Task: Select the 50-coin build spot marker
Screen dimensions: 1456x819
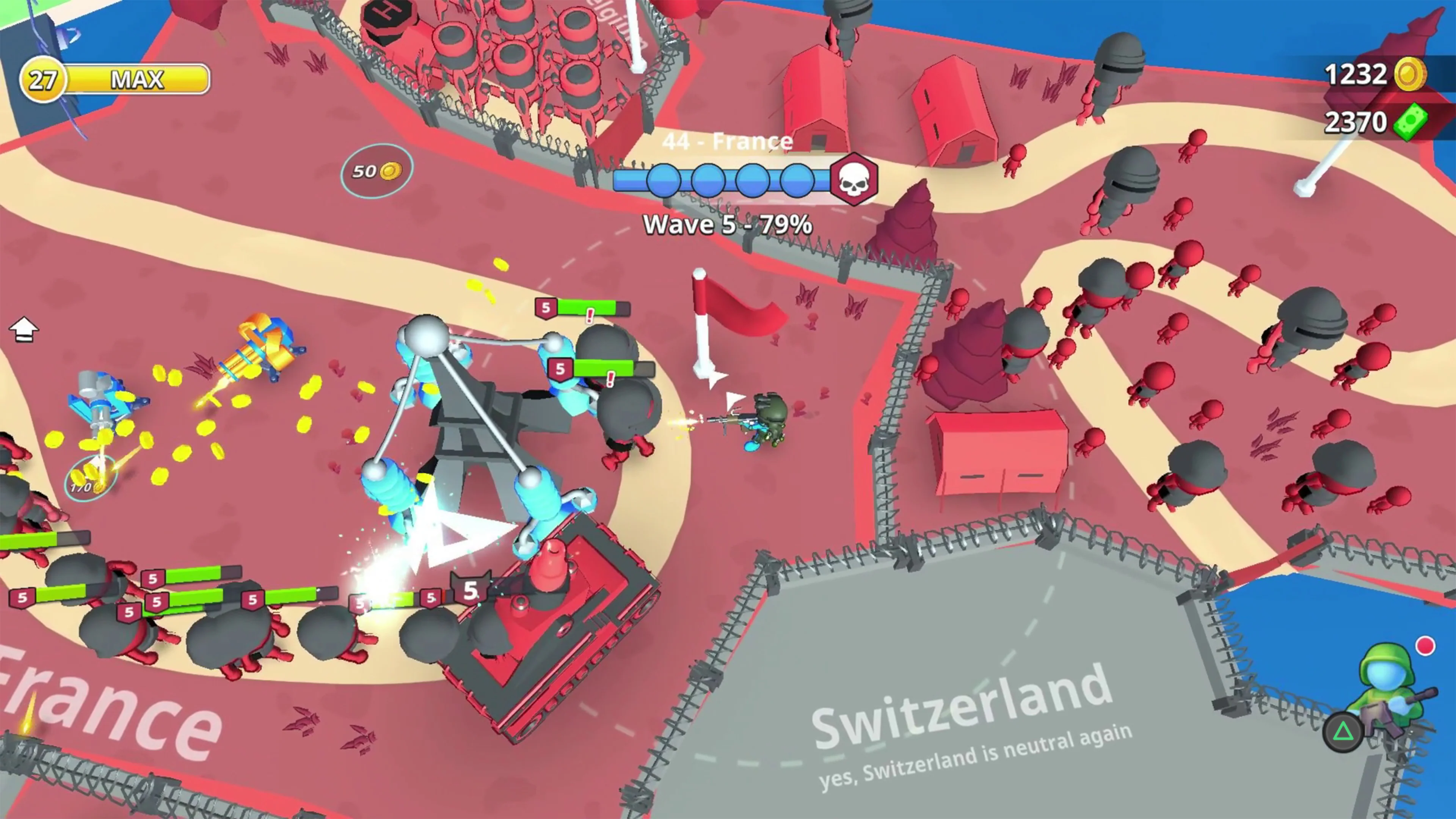Action: click(x=377, y=171)
